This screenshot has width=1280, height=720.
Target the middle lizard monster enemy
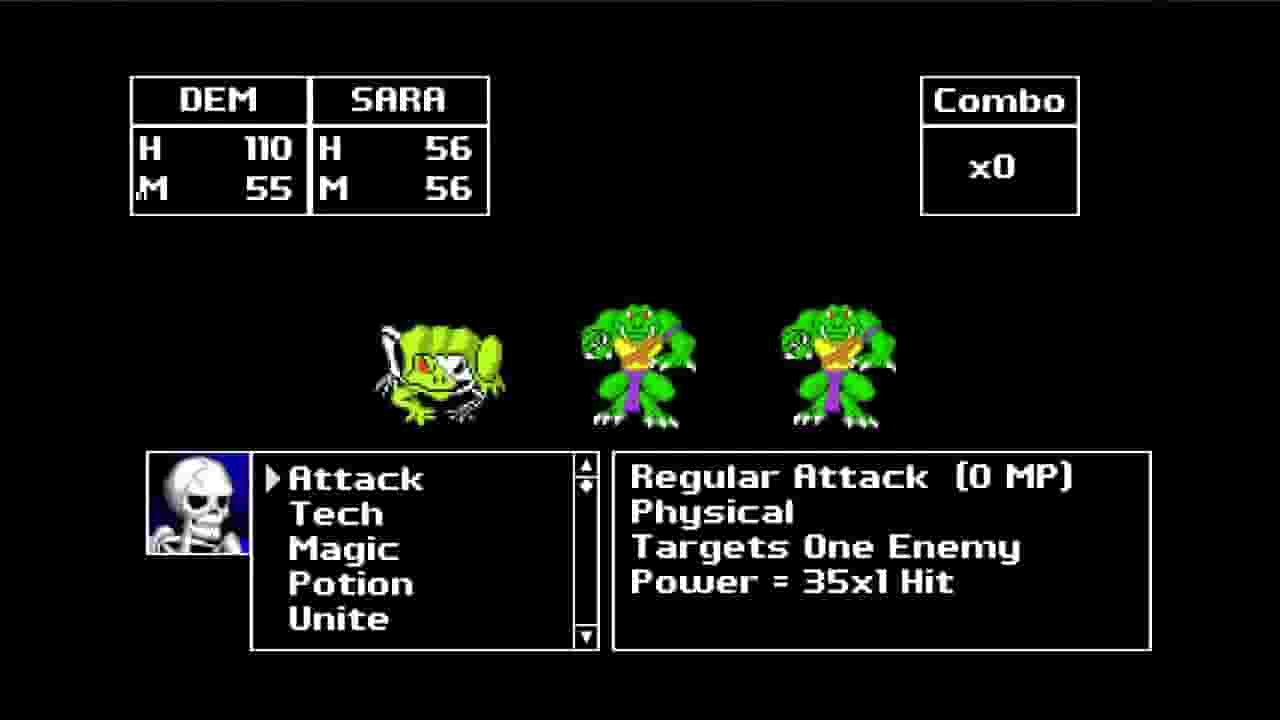638,365
